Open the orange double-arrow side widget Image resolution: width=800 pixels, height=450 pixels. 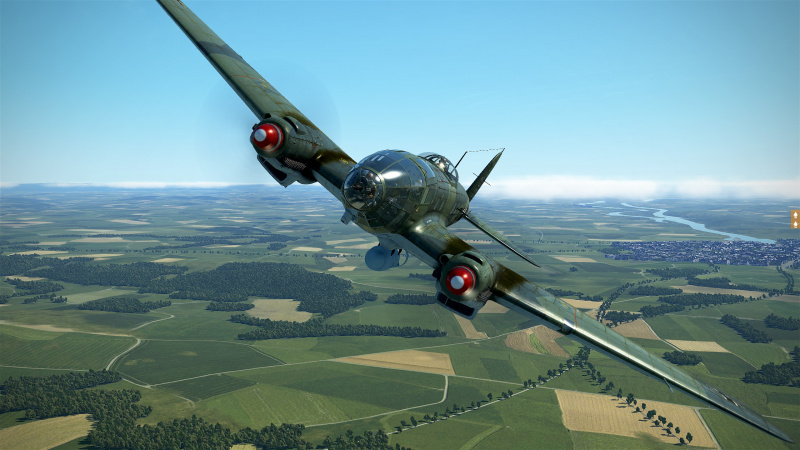795,218
